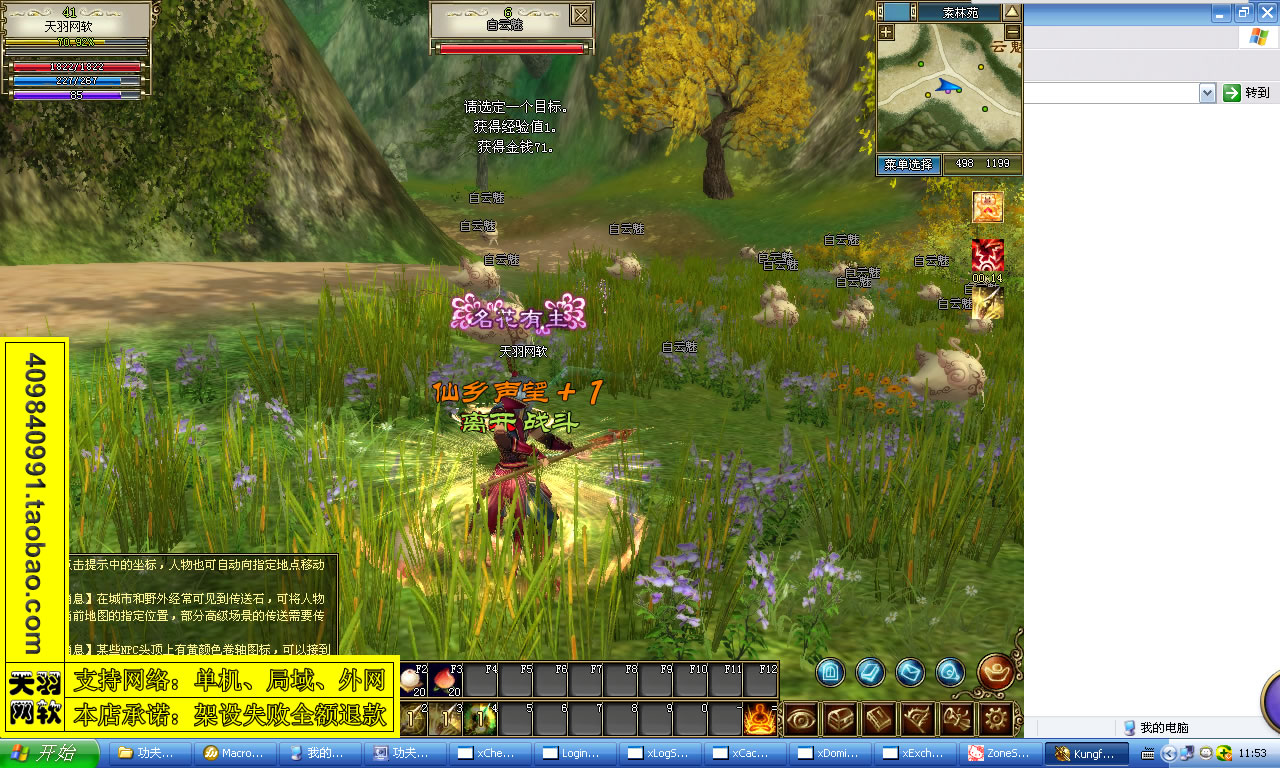
Task: Use the peach item in F3 slot
Action: pos(444,681)
